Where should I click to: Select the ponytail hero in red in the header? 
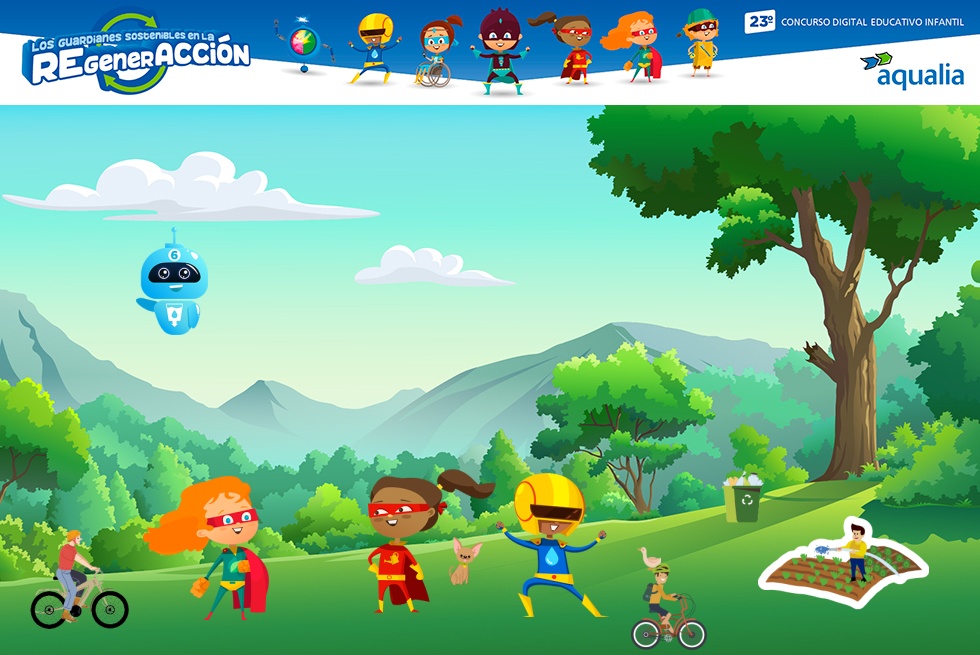click(x=569, y=48)
